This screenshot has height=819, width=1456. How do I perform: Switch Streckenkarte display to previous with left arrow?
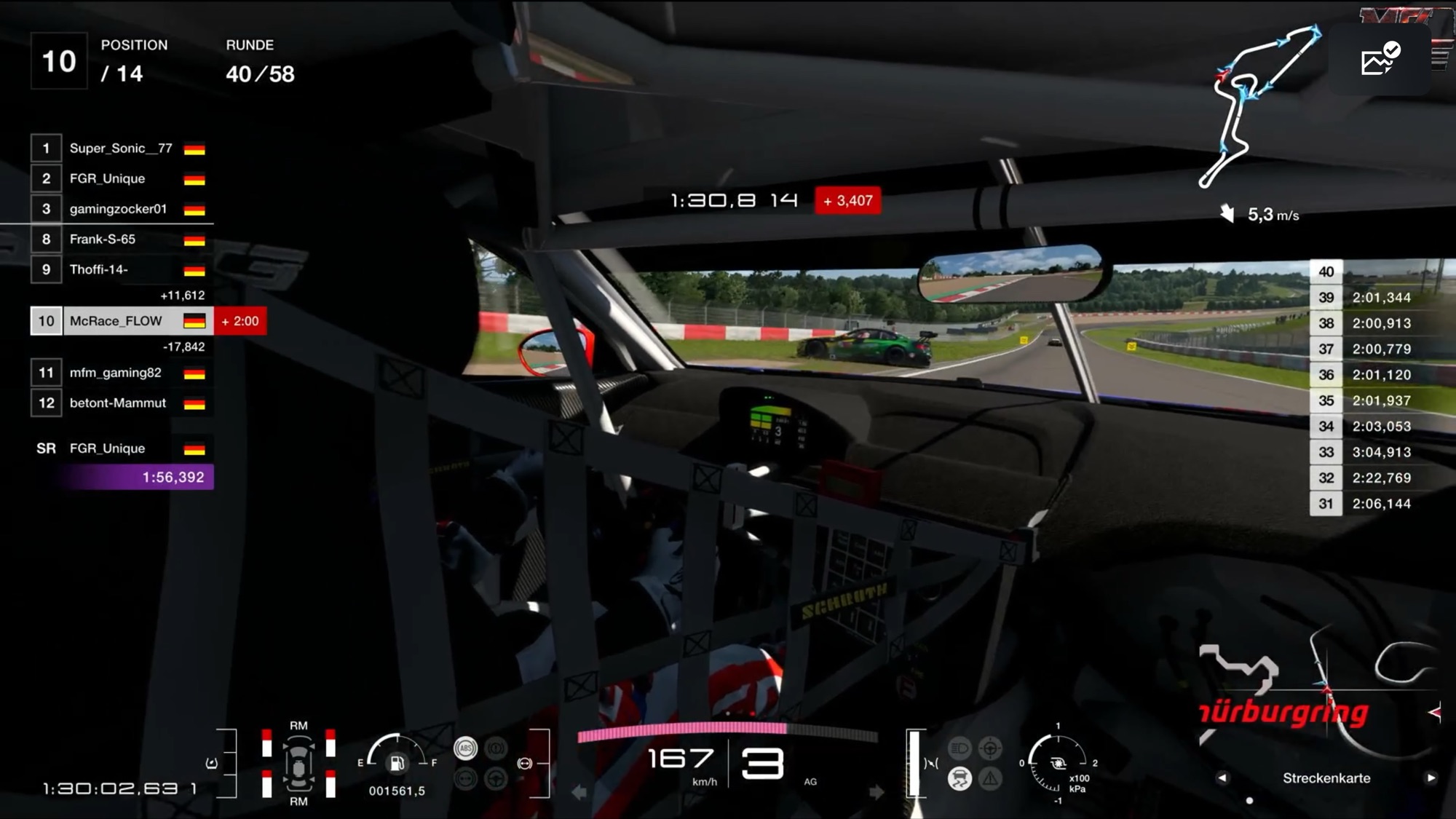[1222, 778]
